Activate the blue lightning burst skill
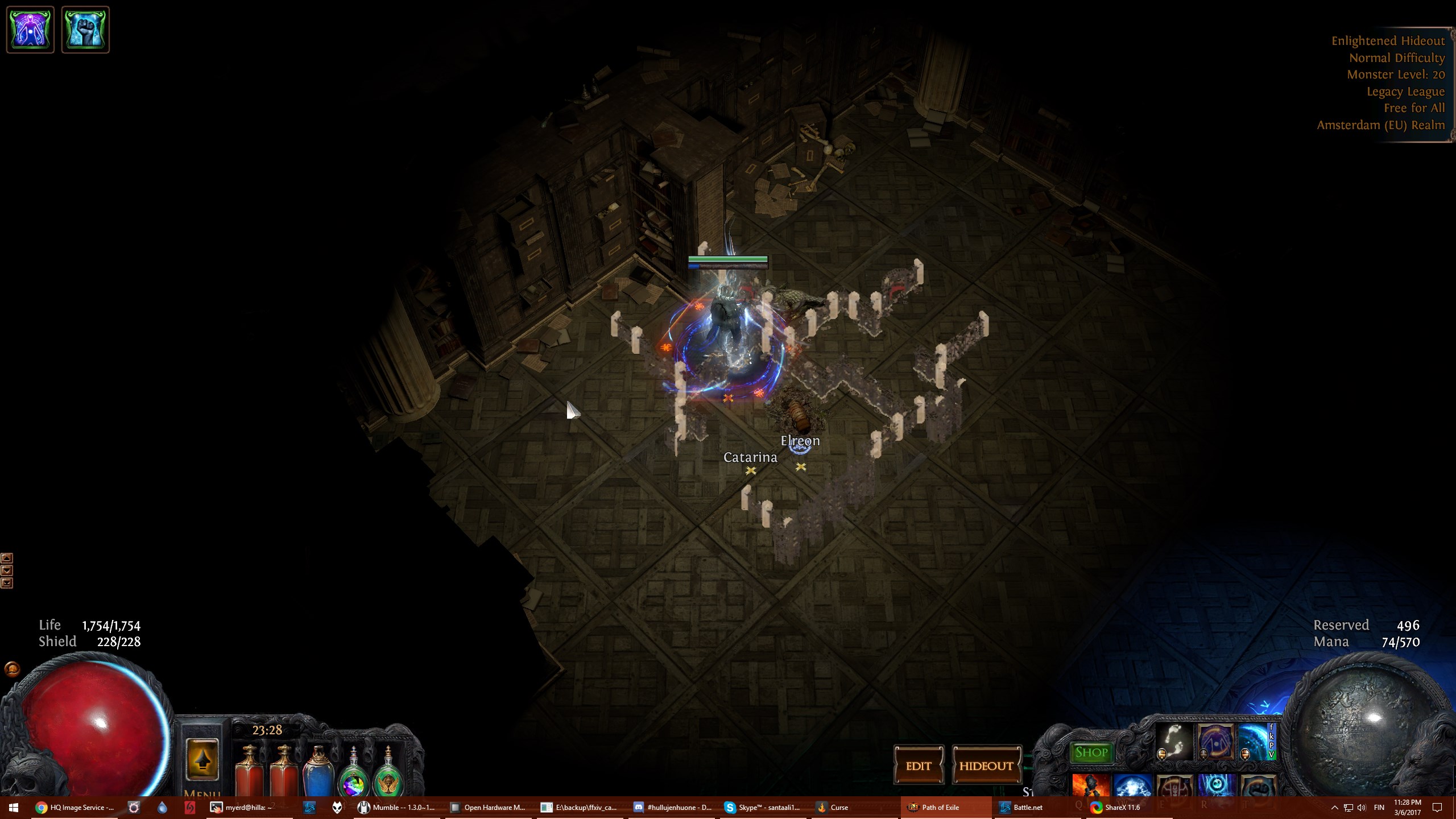1456x819 pixels. coord(1132,785)
